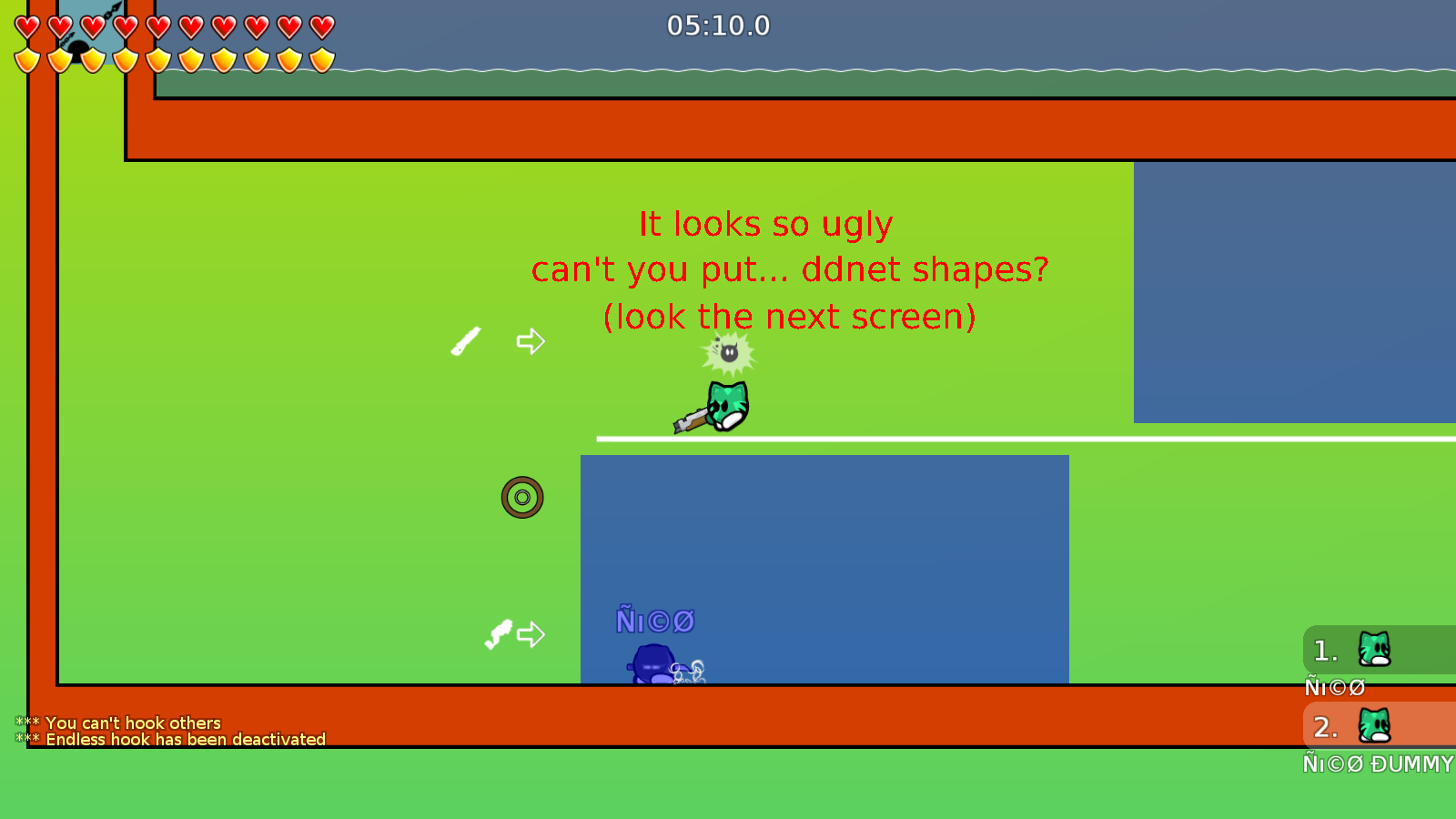Click the first red heart in the health bar

click(x=25, y=27)
